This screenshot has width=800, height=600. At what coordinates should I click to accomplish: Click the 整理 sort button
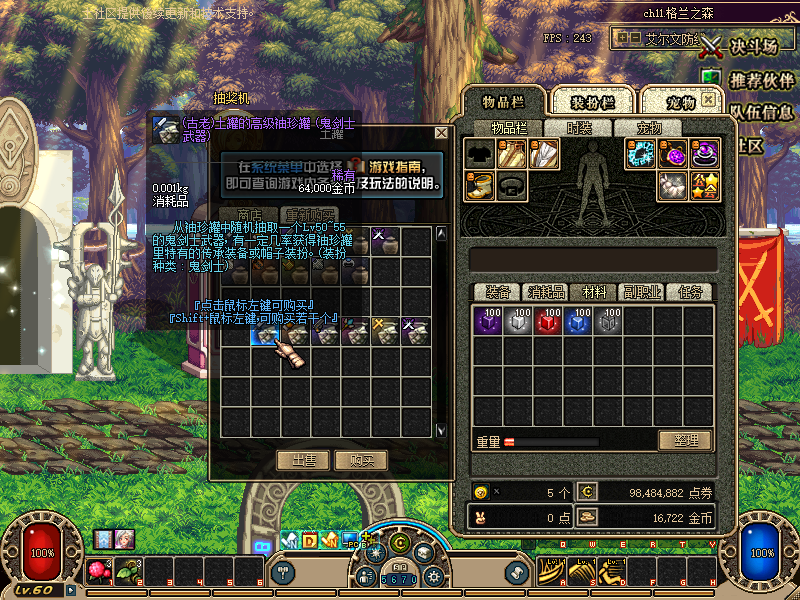[685, 440]
